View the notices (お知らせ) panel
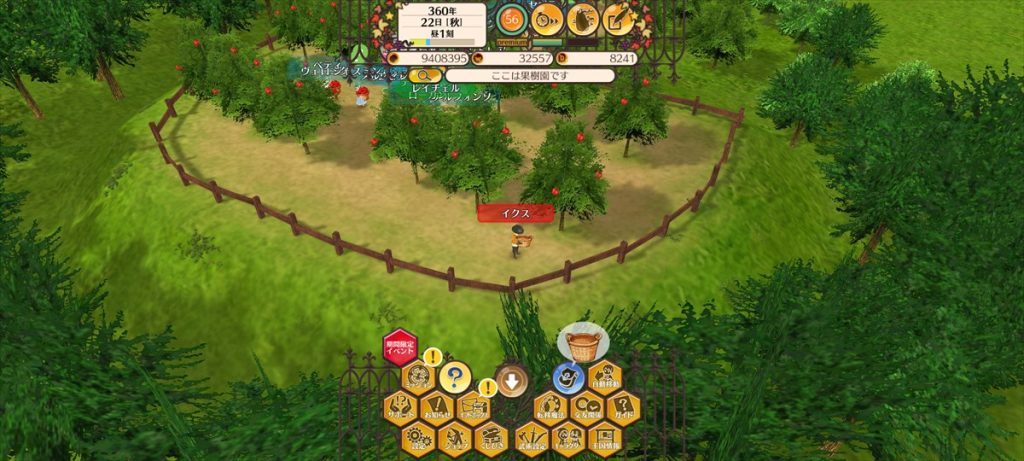This screenshot has height=461, width=1024. click(437, 408)
